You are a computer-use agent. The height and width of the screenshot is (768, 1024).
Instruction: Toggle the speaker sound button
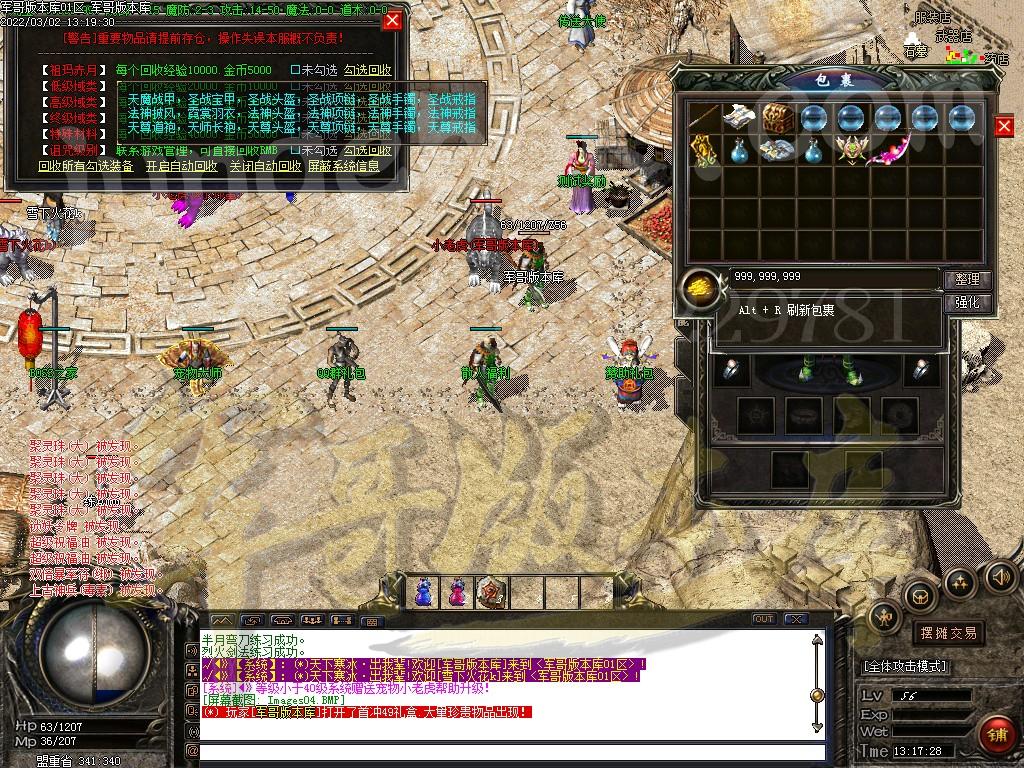1000,576
